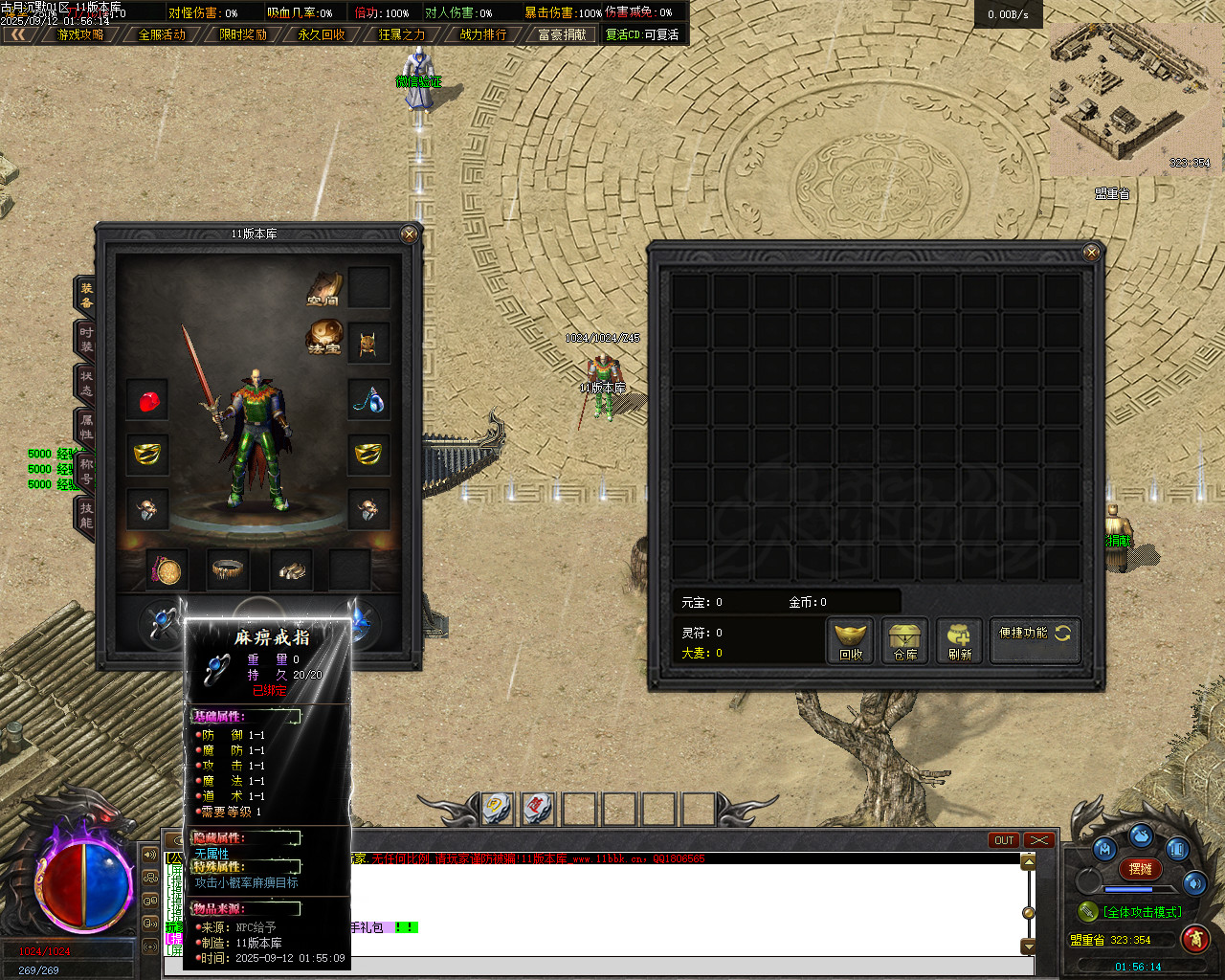Open the 技能 skills tab
Viewport: 1225px width, 980px height.
pos(86,515)
